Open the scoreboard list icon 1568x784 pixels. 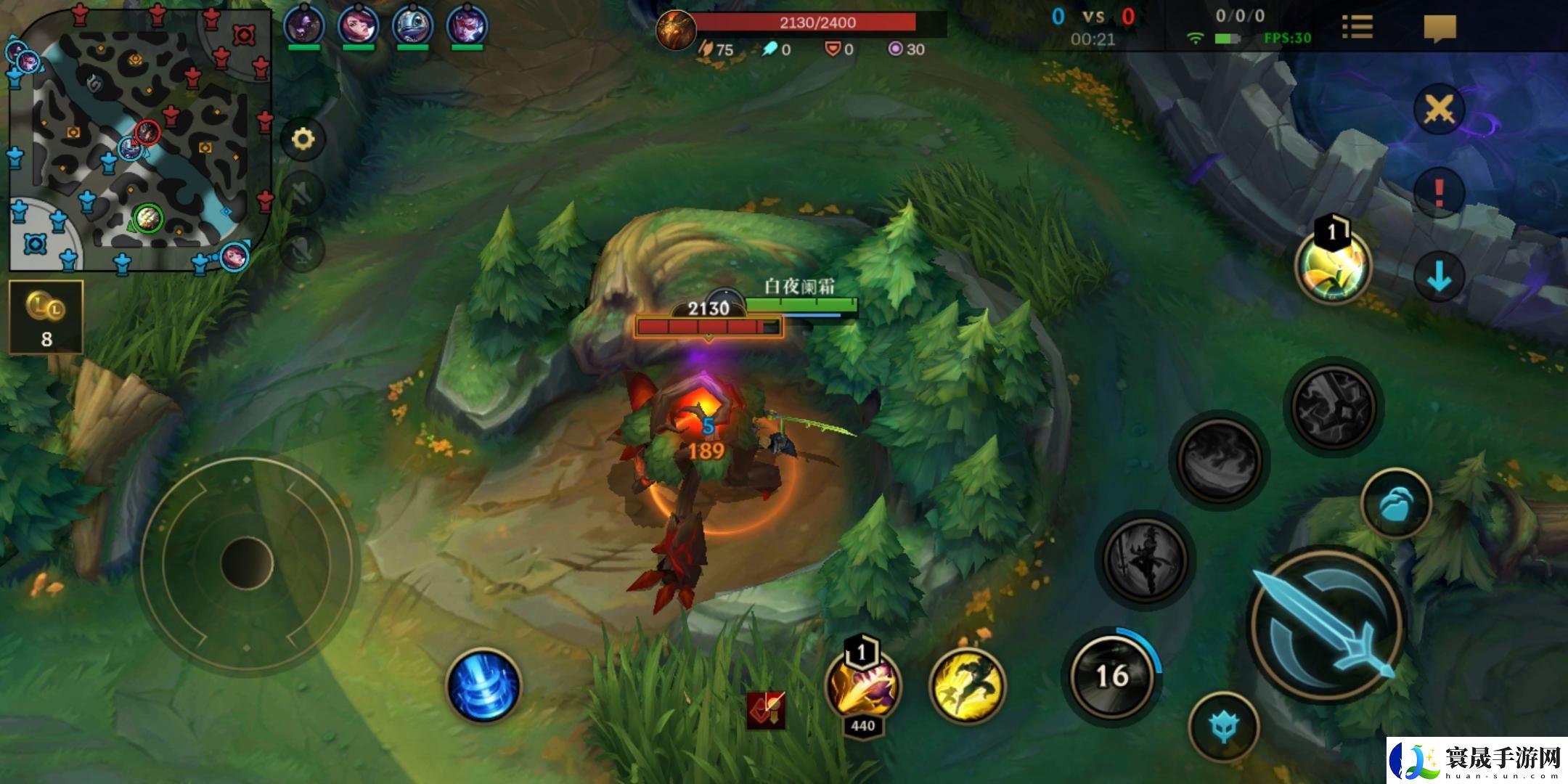pyautogui.click(x=1357, y=28)
